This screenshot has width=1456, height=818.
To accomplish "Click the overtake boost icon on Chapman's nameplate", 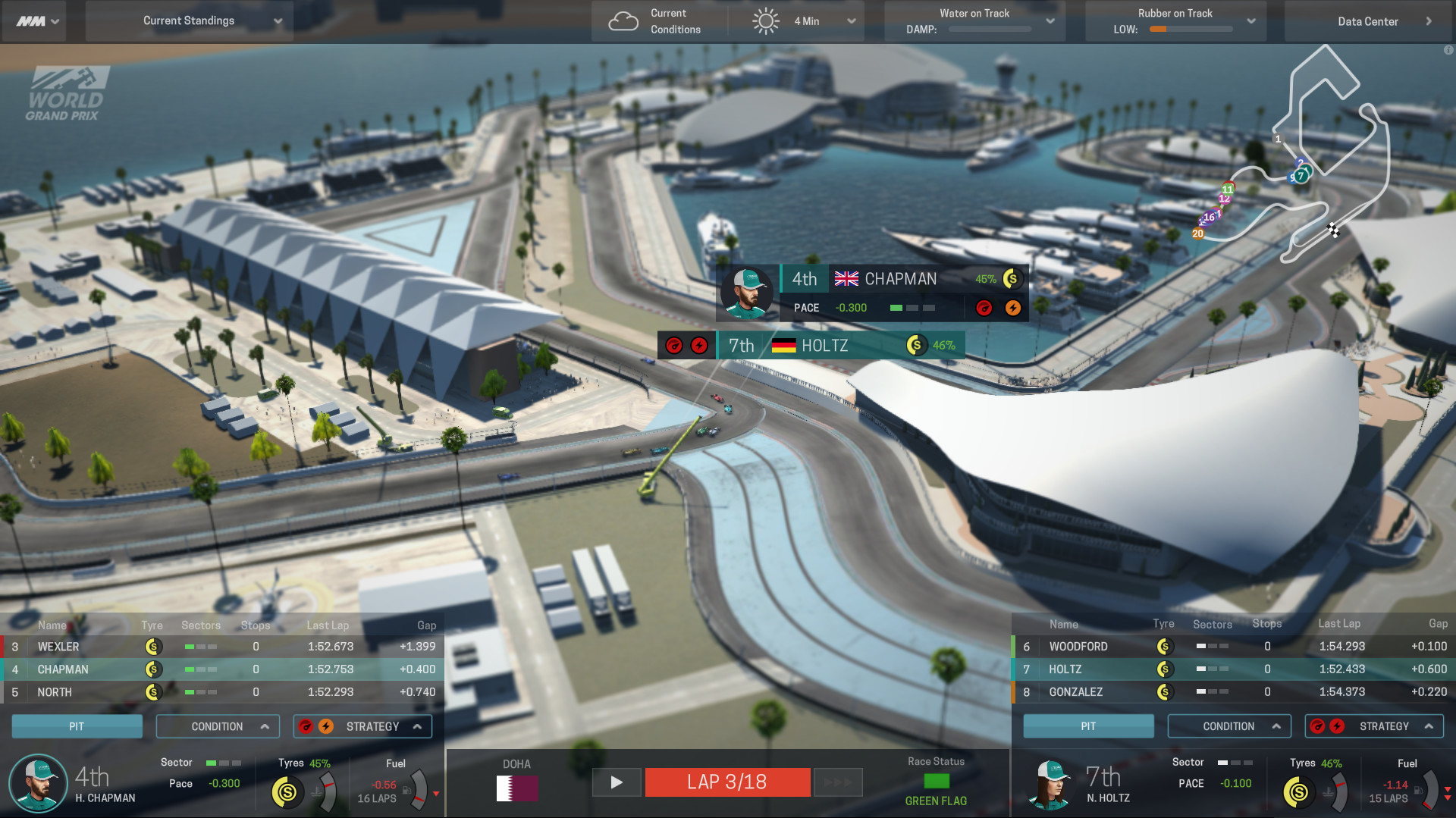I will pos(1013,308).
